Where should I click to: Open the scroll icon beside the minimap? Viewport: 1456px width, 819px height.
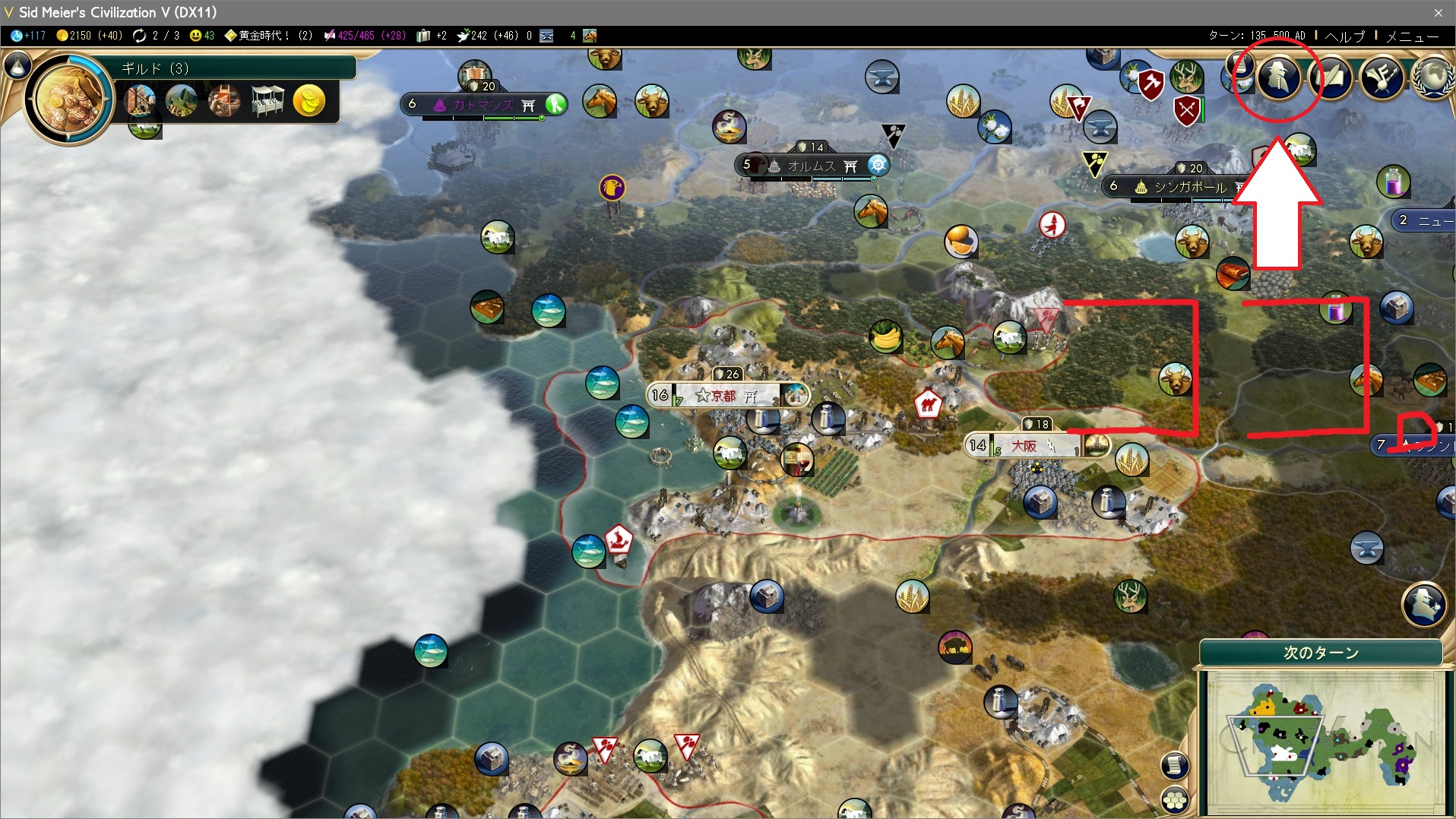[x=1175, y=764]
